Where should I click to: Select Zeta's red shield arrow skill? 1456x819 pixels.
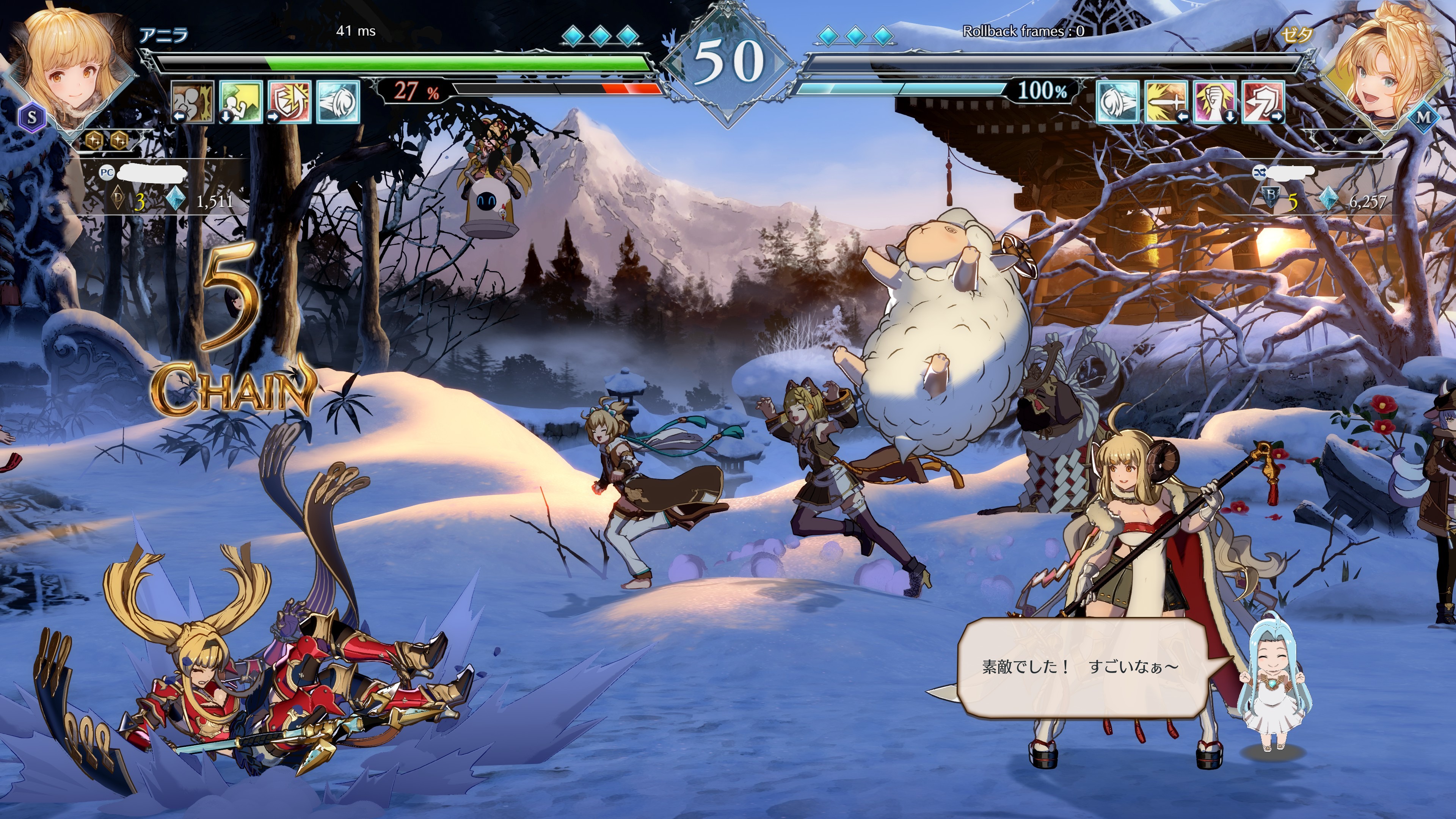coord(1264,102)
